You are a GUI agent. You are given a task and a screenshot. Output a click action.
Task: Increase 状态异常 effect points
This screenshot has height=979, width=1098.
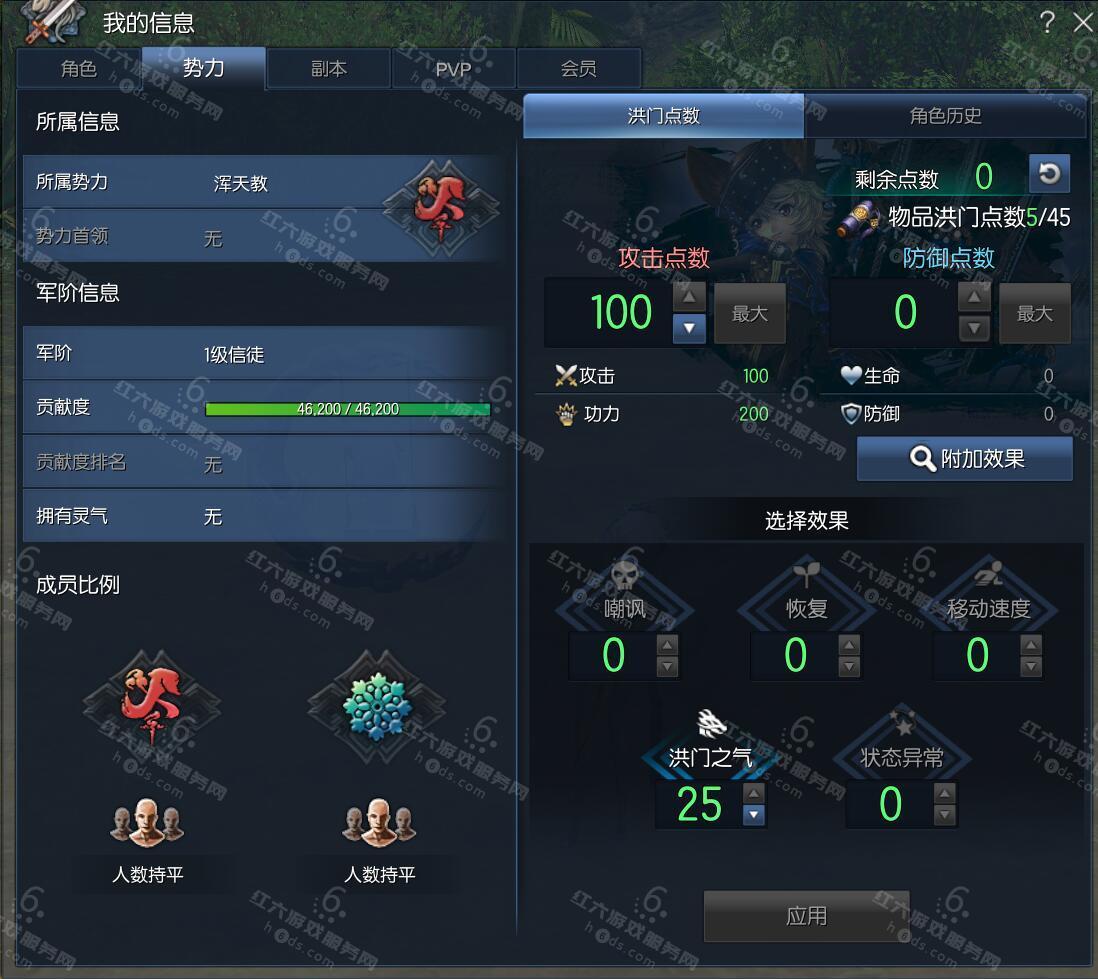[x=944, y=793]
